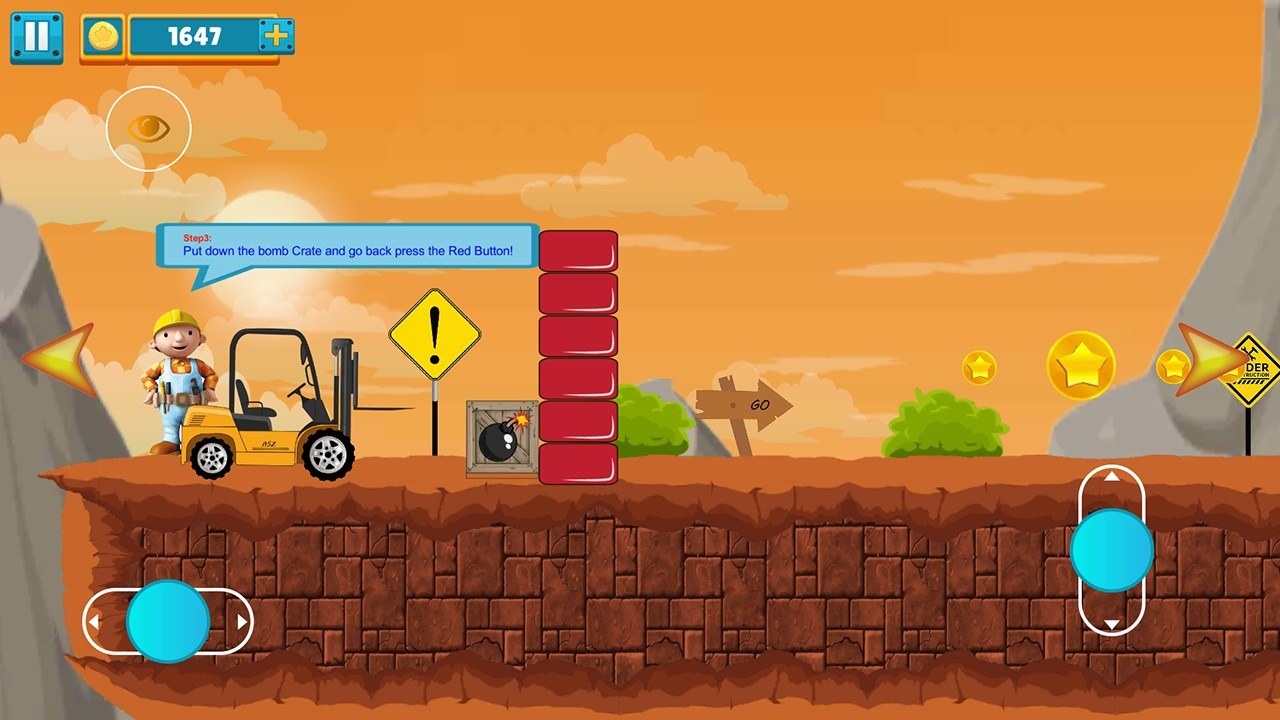
Task: Raise the fork with the up arrow
Action: tap(1111, 477)
